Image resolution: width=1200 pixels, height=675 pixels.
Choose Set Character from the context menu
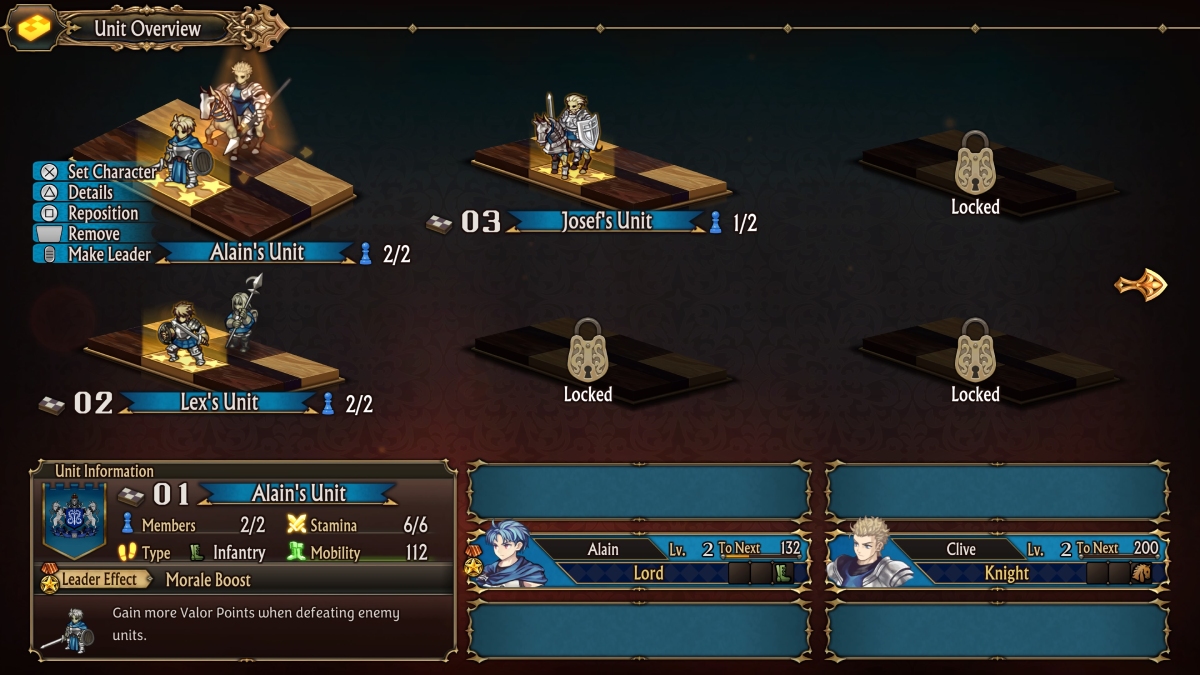click(111, 172)
